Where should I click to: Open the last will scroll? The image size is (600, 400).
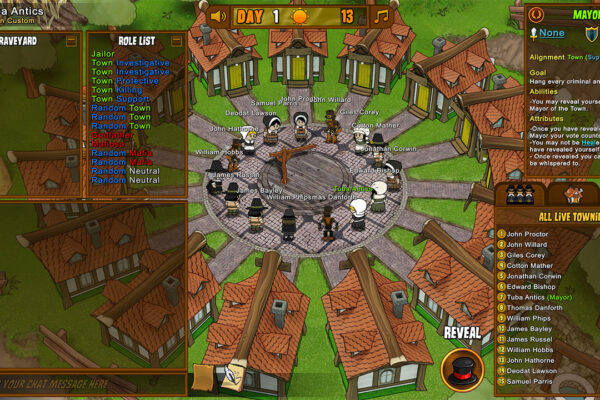[x=206, y=377]
